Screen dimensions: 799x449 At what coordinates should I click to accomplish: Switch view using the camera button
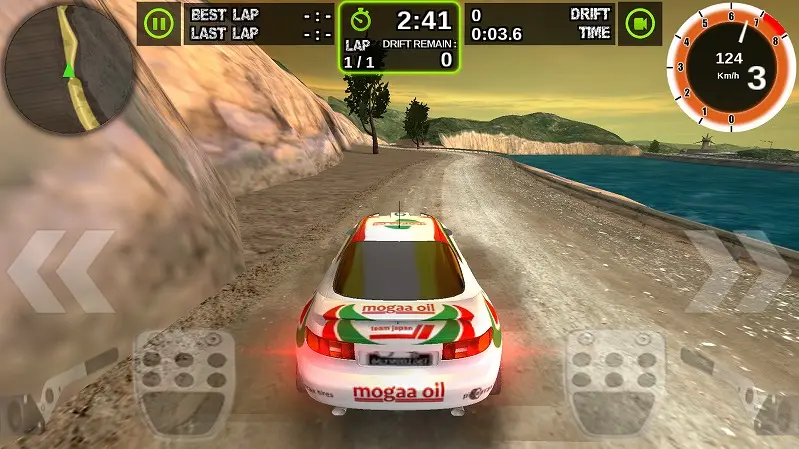tap(639, 22)
